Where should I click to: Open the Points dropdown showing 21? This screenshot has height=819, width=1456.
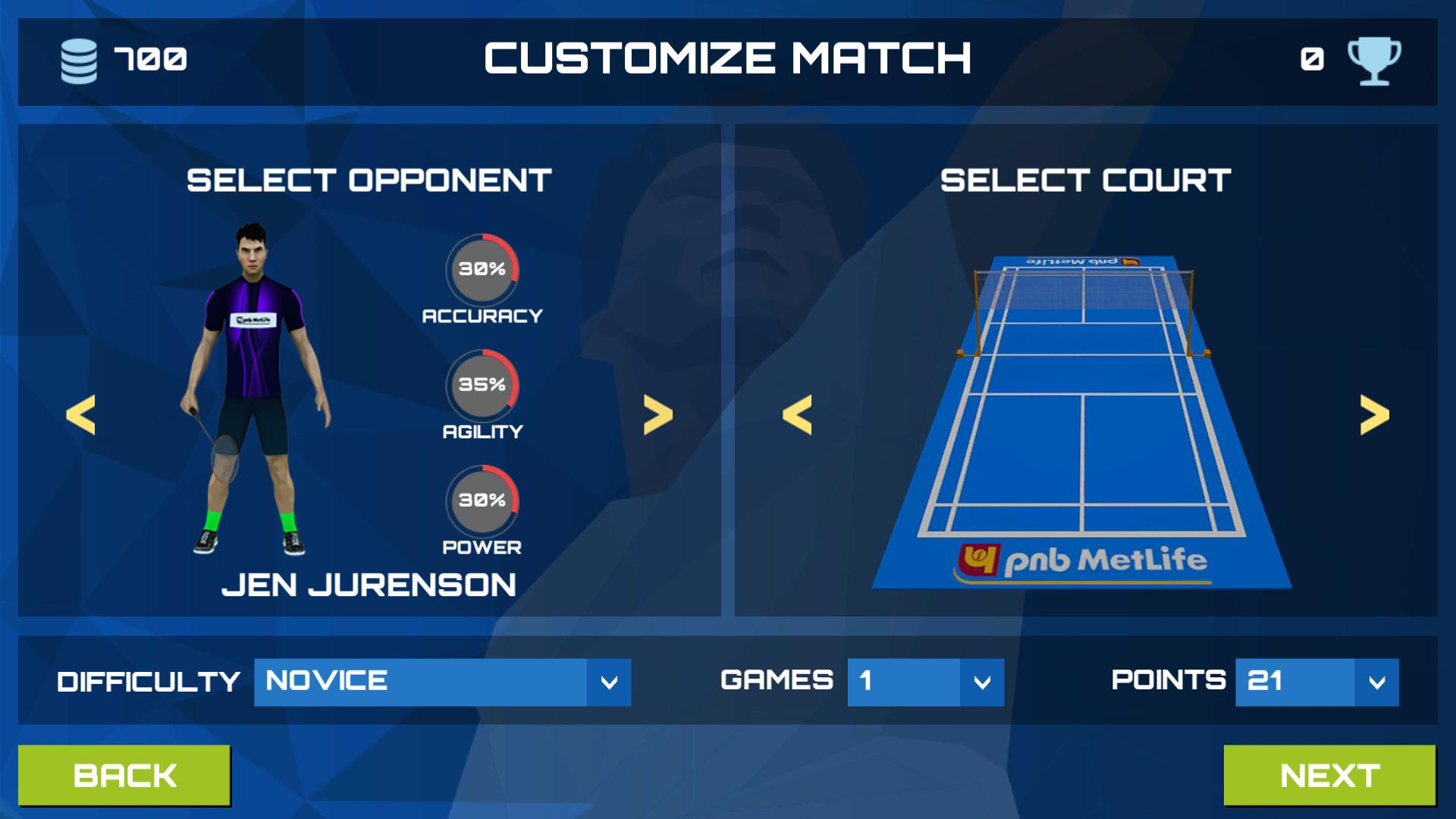click(x=1316, y=681)
